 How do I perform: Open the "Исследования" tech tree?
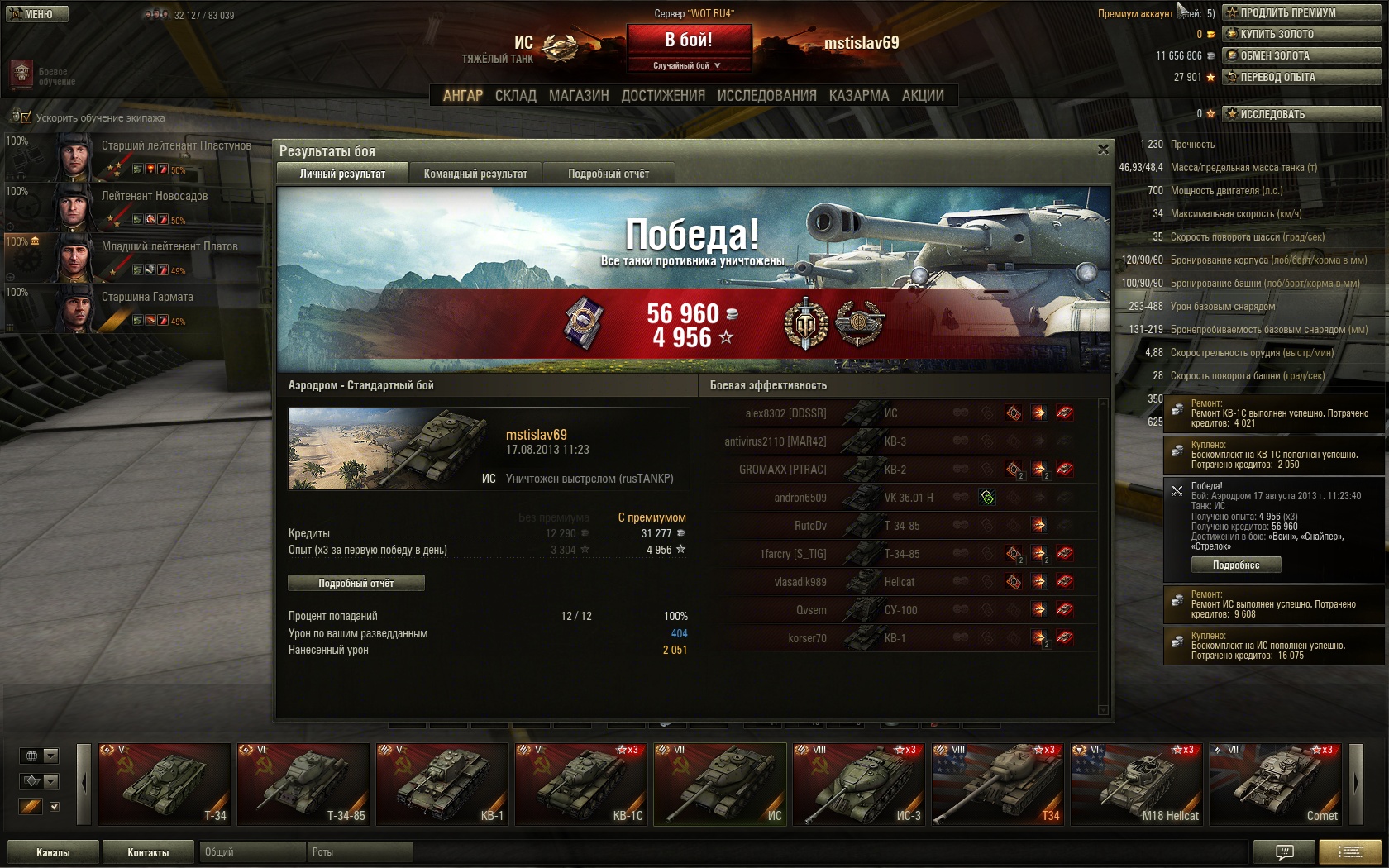tap(766, 96)
